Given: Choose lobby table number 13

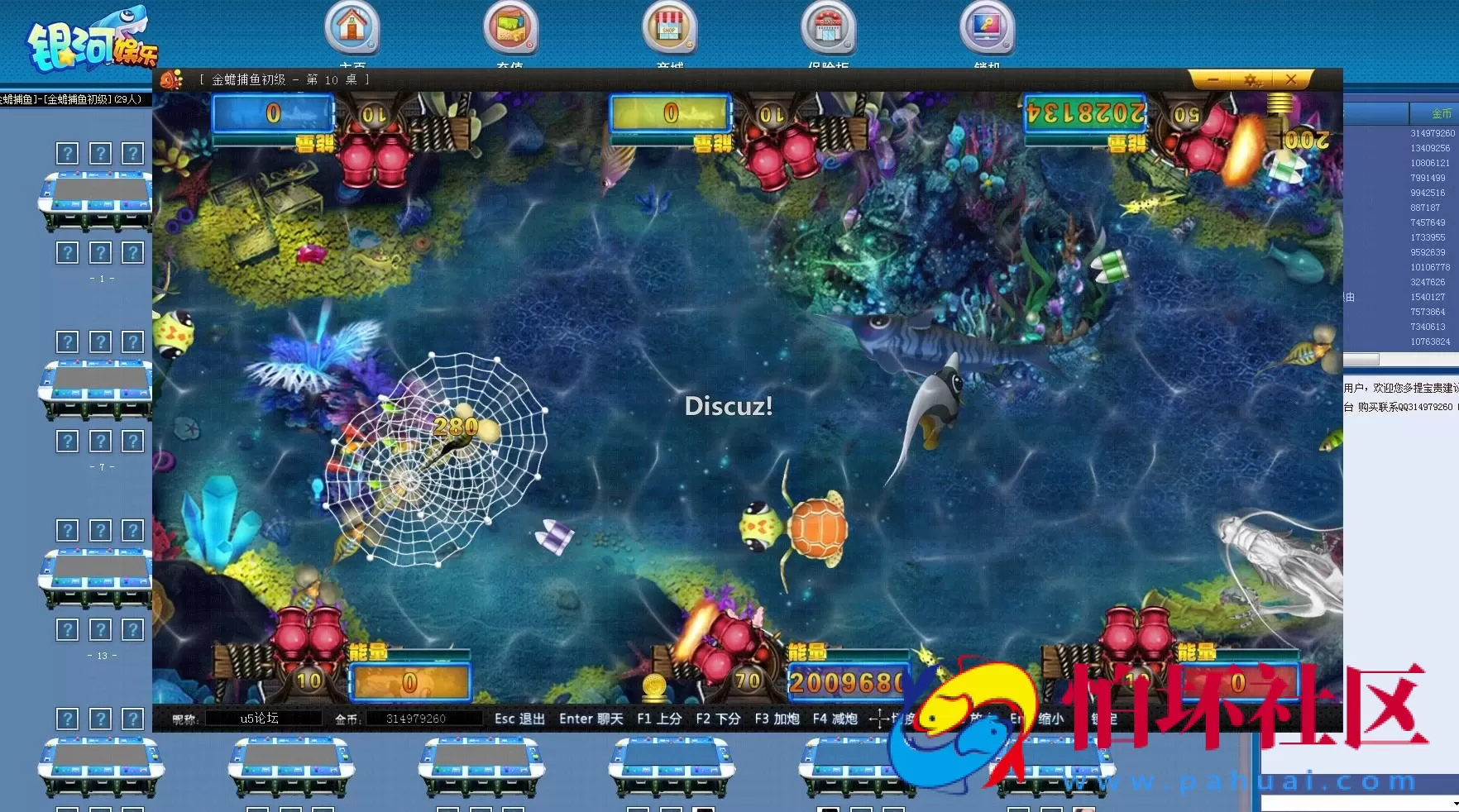Looking at the screenshot, I should [x=98, y=580].
